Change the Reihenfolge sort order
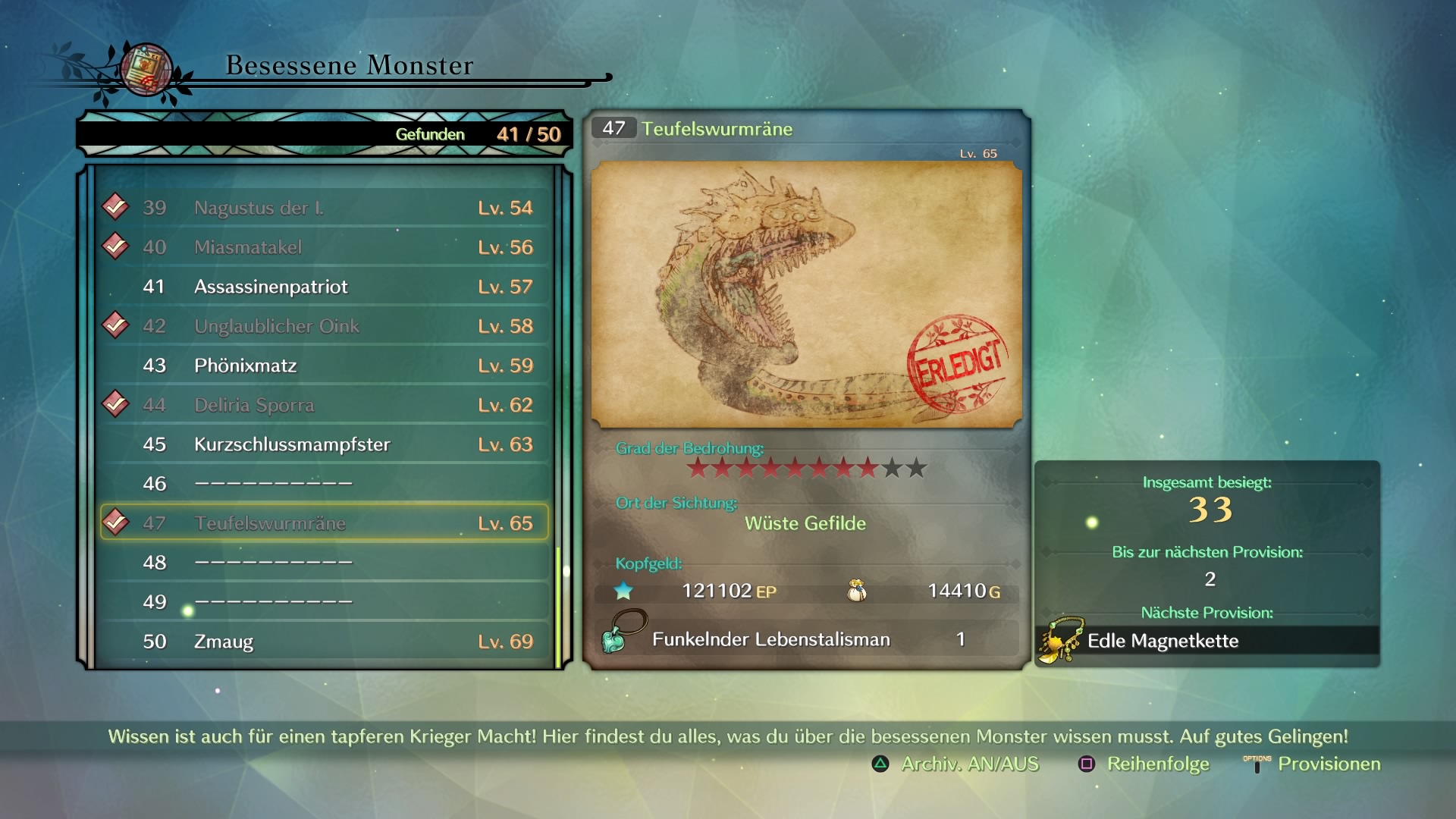 click(1144, 764)
